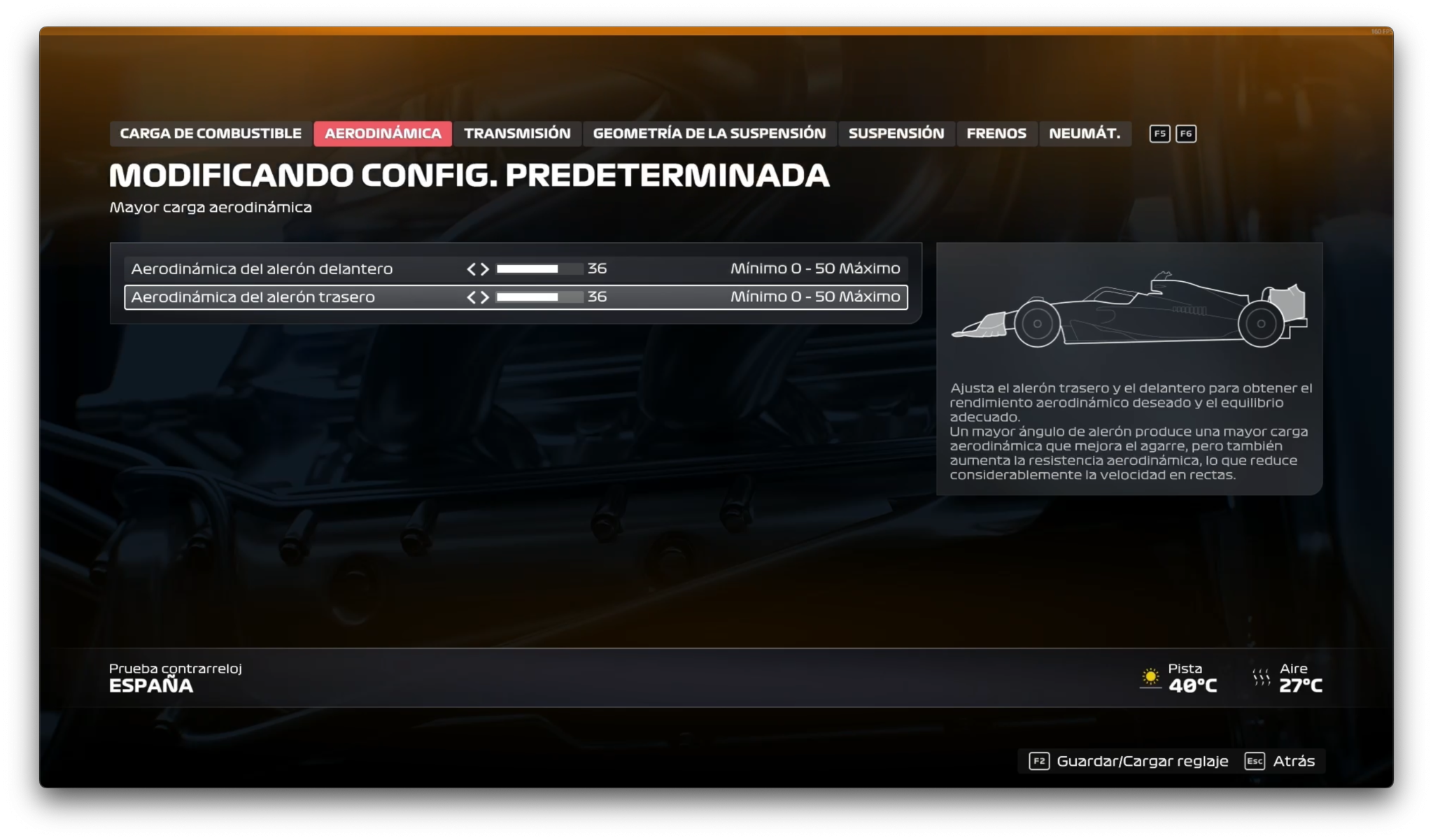
Task: Click the sun icon next to Pista temperature
Action: (1151, 677)
